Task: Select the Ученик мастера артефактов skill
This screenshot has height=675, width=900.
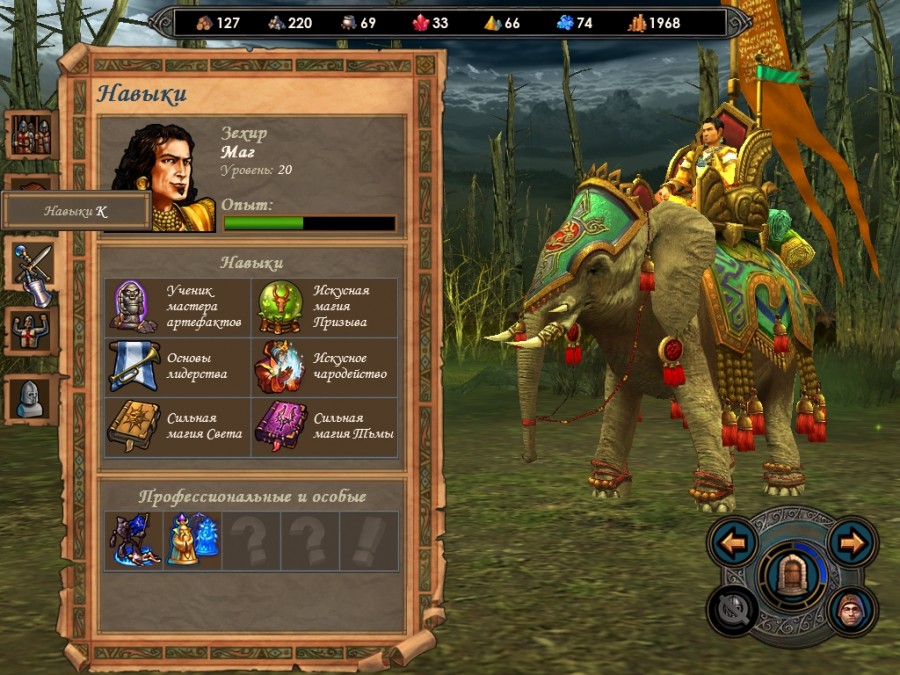Action: (x=131, y=308)
